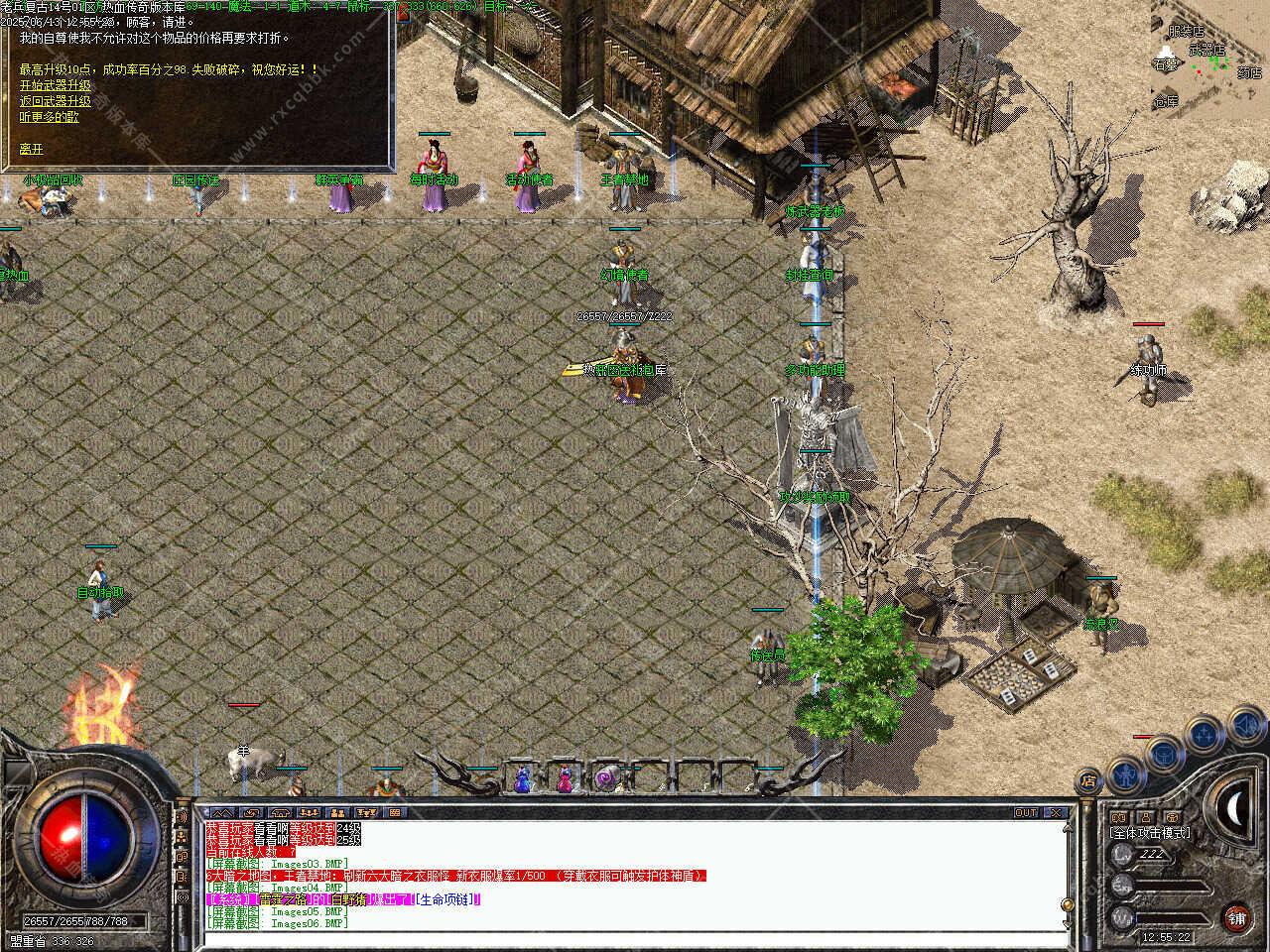The height and width of the screenshot is (952, 1270).
Task: Open the red 铺 stall button
Action: (1236, 916)
